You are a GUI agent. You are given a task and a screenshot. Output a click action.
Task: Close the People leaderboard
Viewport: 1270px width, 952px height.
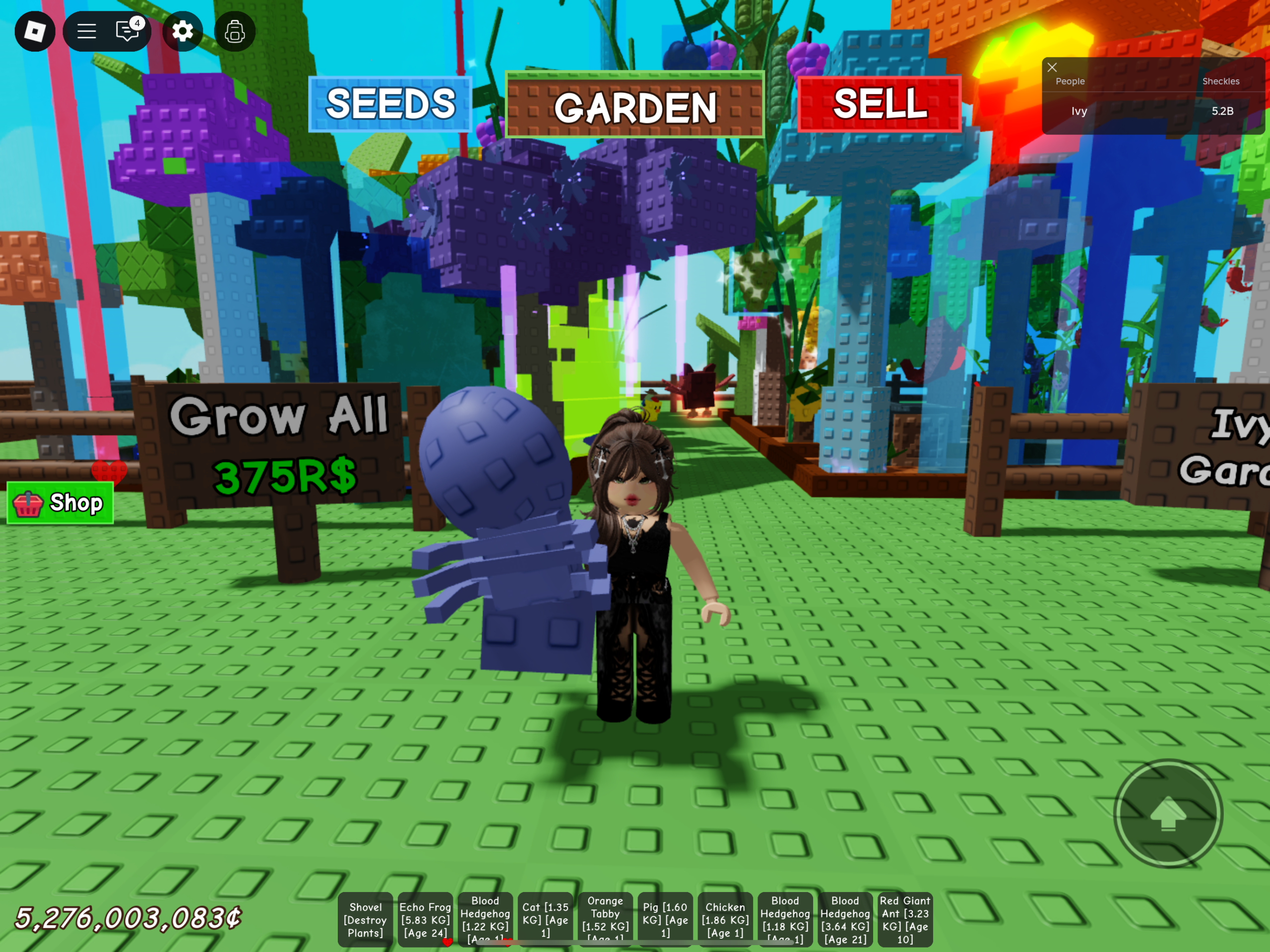[x=1052, y=68]
